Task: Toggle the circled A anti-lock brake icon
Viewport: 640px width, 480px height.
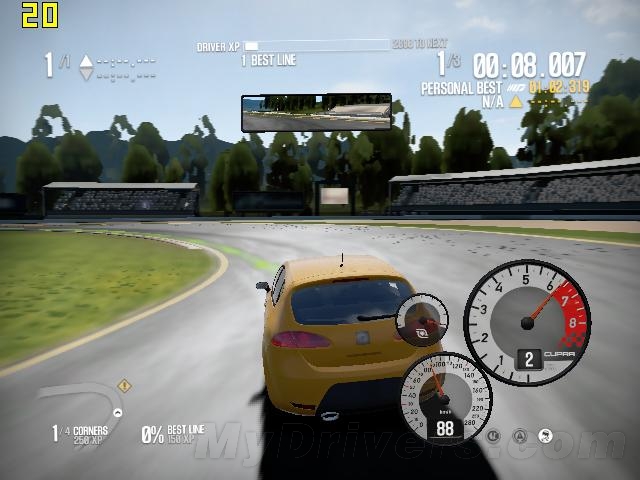Action: pyautogui.click(x=520, y=436)
